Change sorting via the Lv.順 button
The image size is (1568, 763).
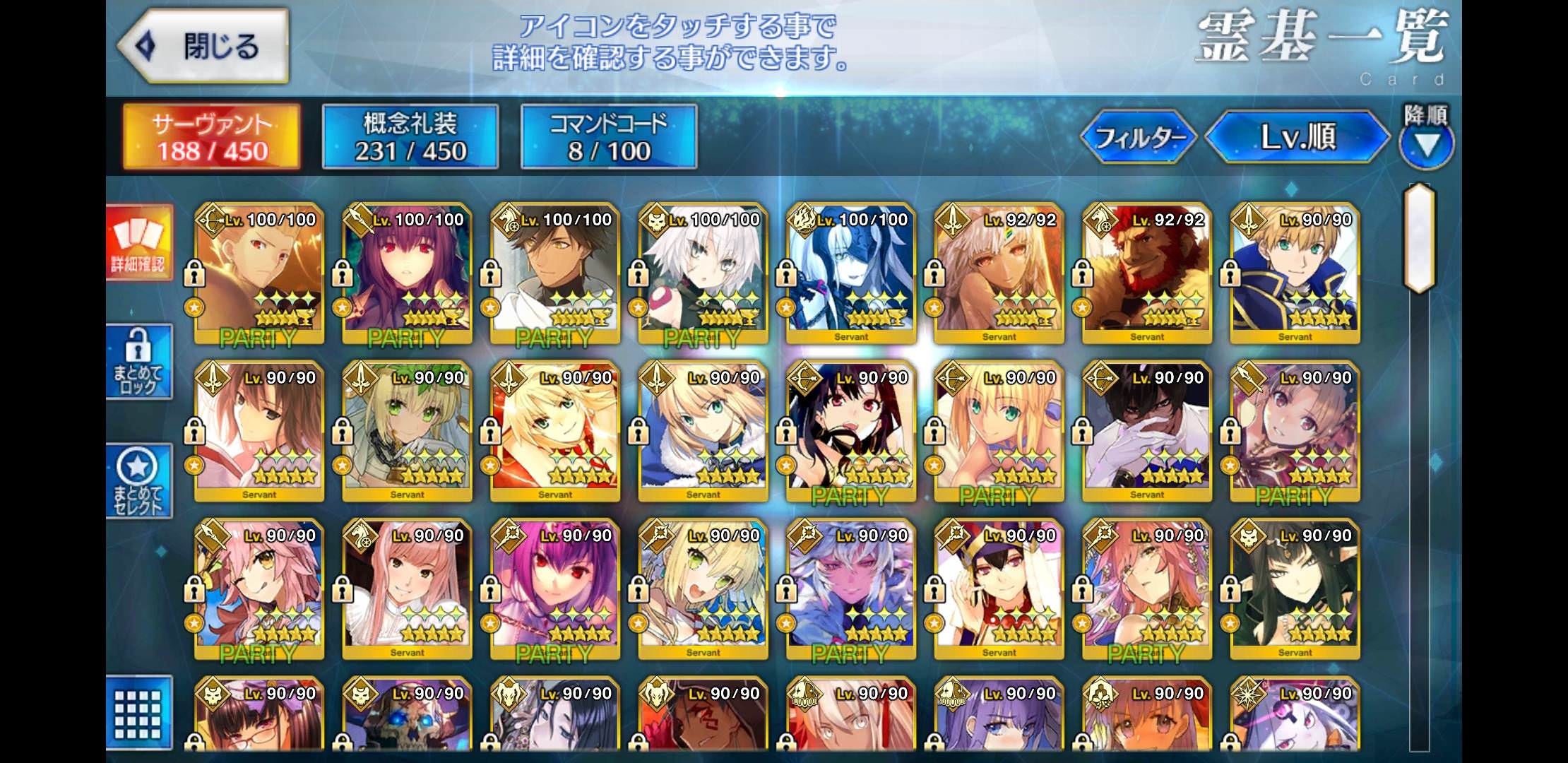pos(1297,137)
